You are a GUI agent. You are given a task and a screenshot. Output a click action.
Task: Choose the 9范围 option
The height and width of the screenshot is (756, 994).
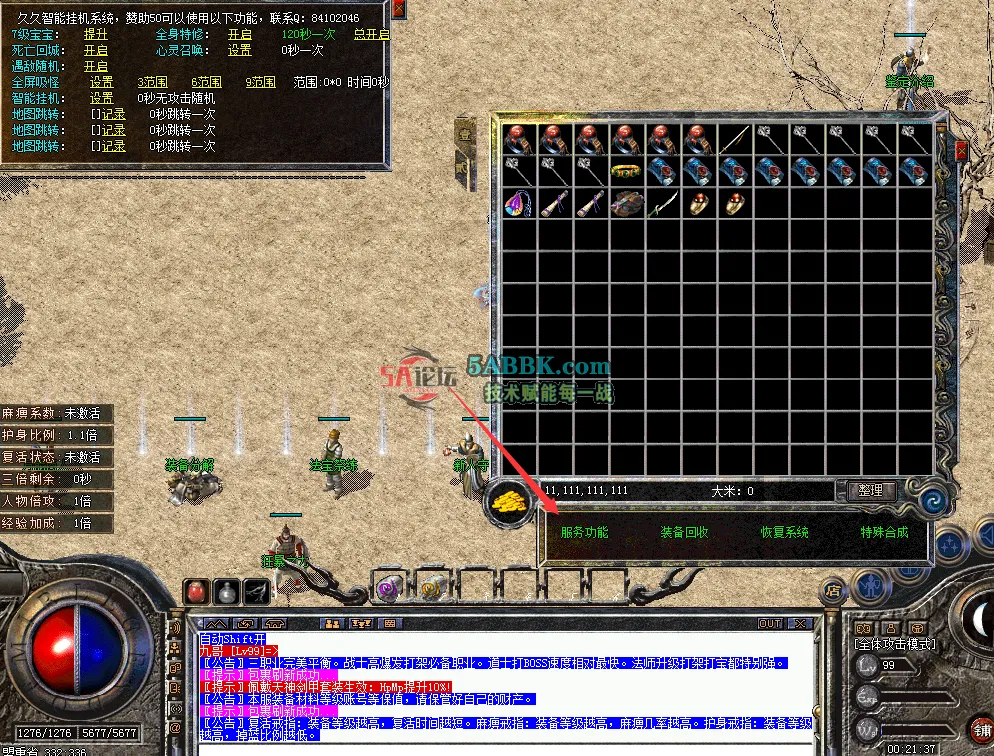pos(261,82)
